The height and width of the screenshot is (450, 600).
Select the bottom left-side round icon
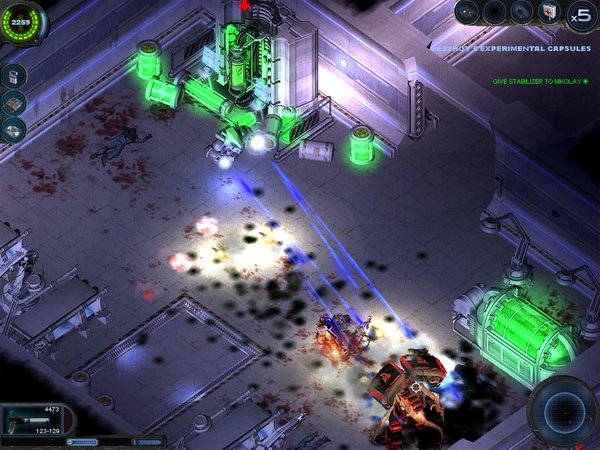click(13, 129)
